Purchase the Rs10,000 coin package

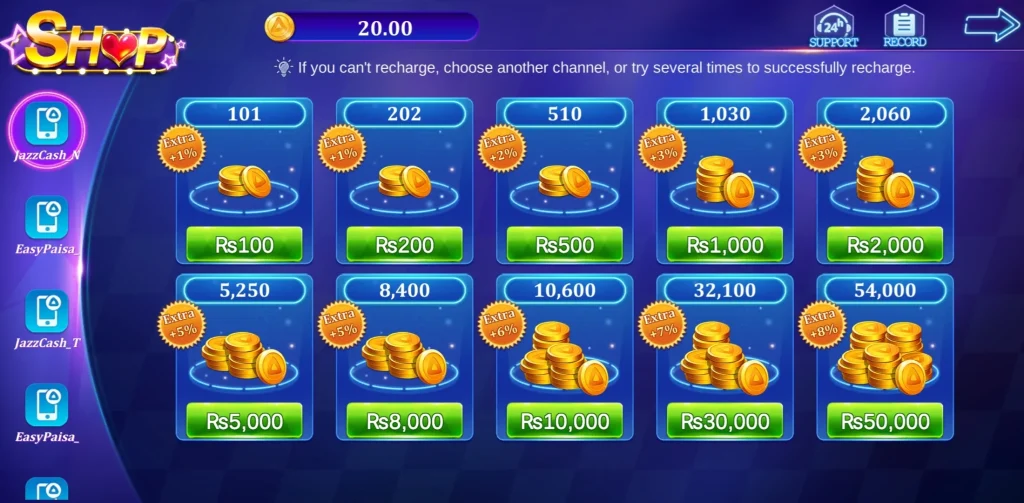point(564,421)
